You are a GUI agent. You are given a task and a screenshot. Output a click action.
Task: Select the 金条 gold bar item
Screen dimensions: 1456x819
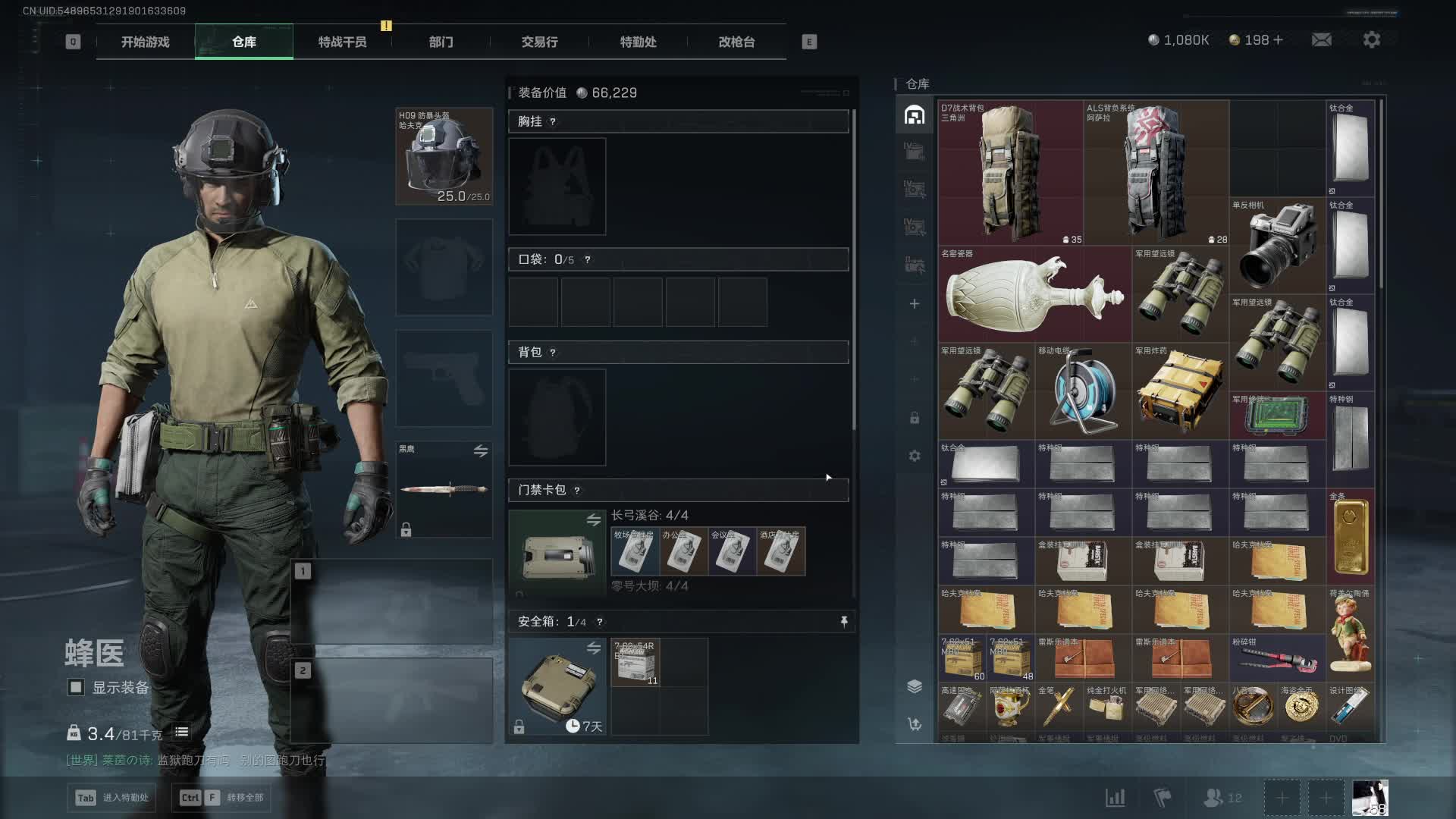pyautogui.click(x=1350, y=537)
